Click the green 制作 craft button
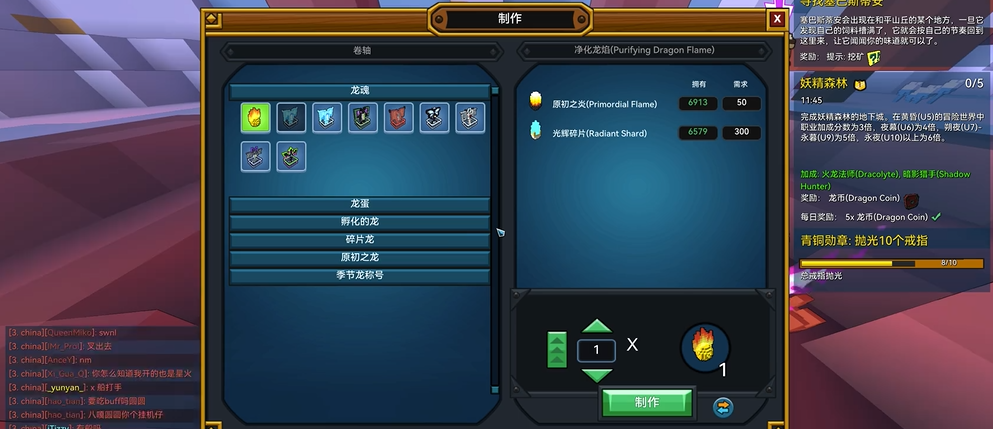The image size is (993, 429). (646, 402)
